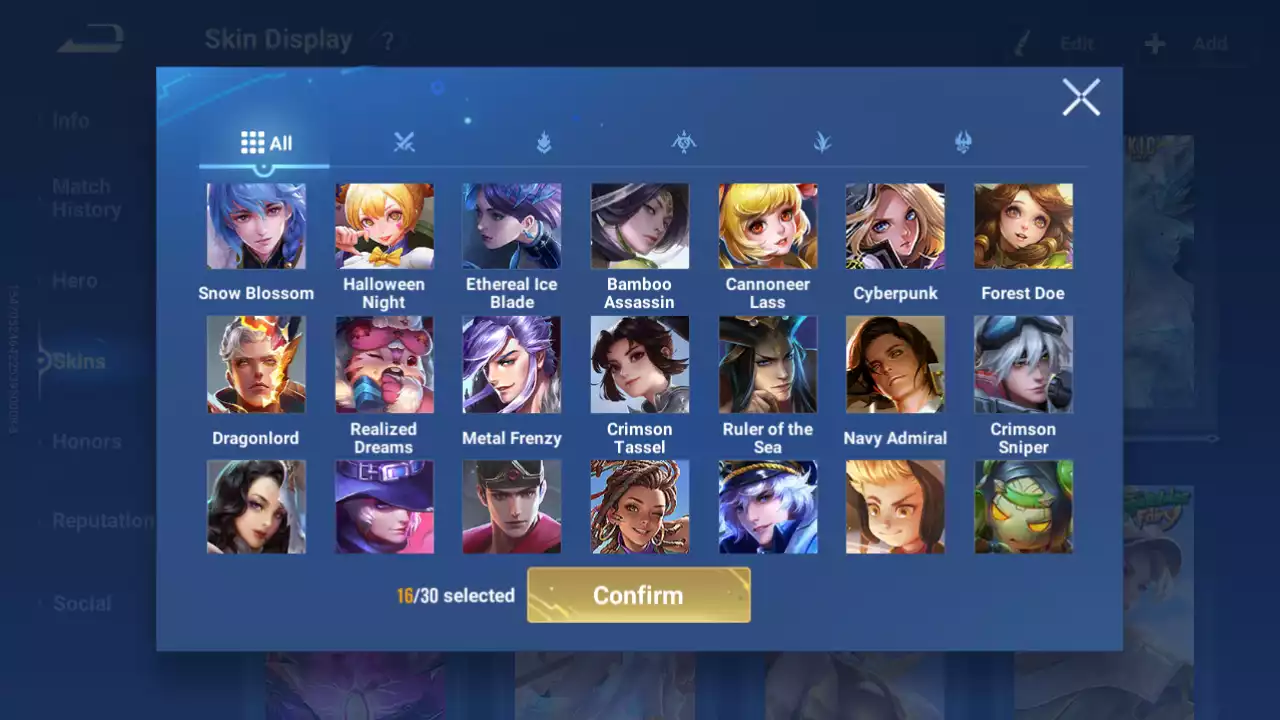Image resolution: width=1280 pixels, height=720 pixels.
Task: Close the skin selection dialog
Action: click(x=1081, y=98)
